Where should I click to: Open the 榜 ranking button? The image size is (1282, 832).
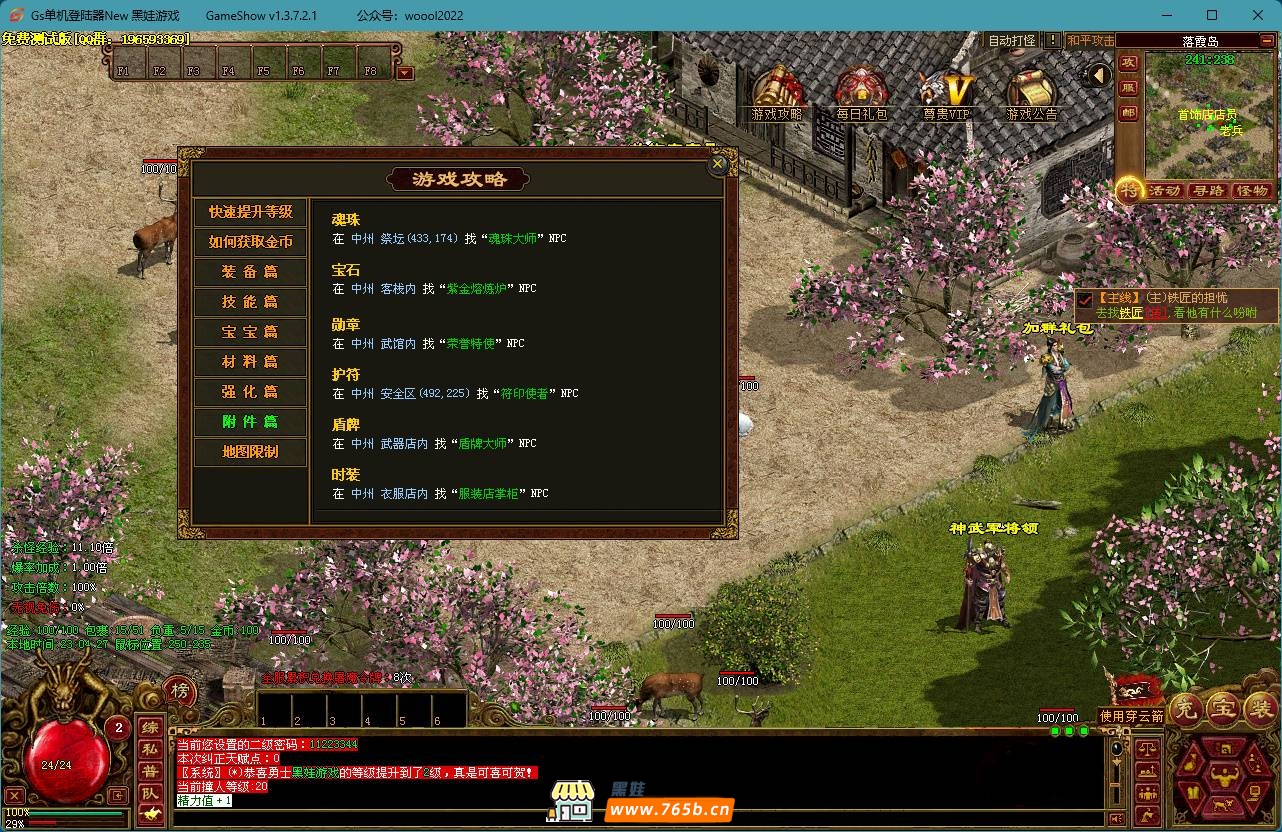coord(180,690)
